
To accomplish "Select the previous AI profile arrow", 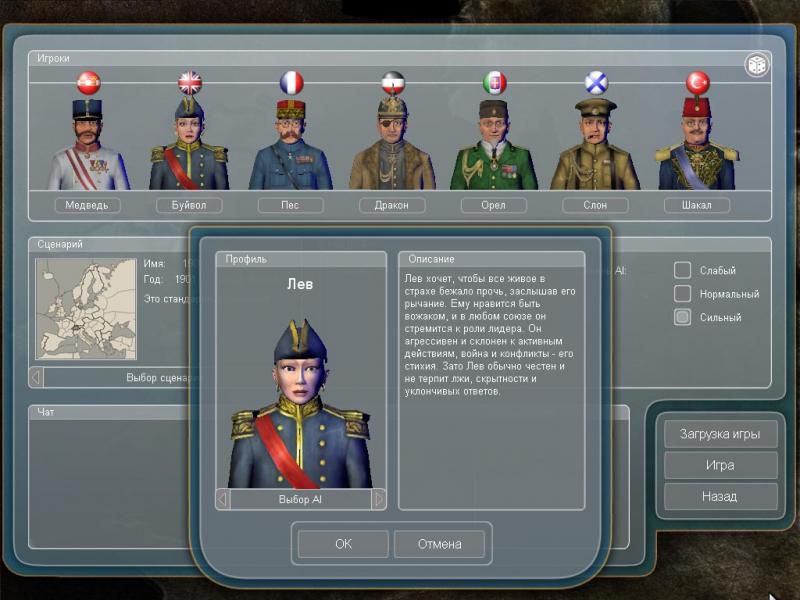I will click(223, 499).
